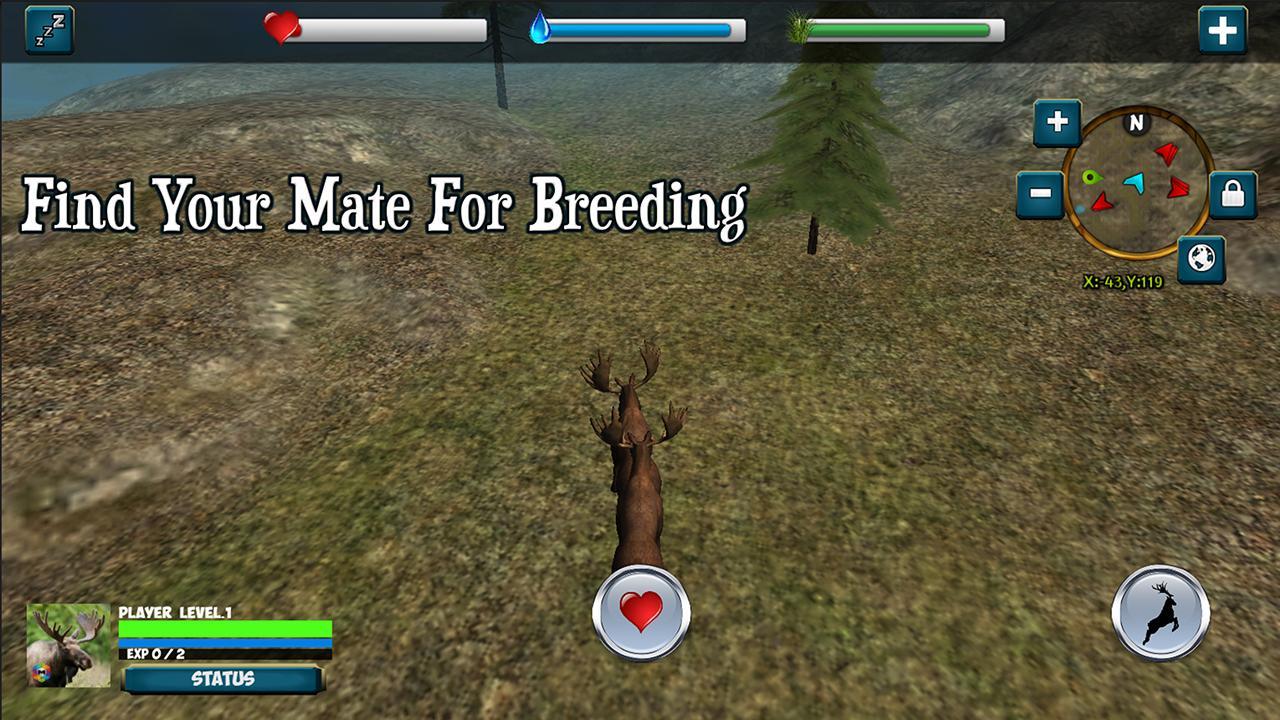Zoom in on the minimap
This screenshot has width=1280, height=720.
[x=1057, y=123]
